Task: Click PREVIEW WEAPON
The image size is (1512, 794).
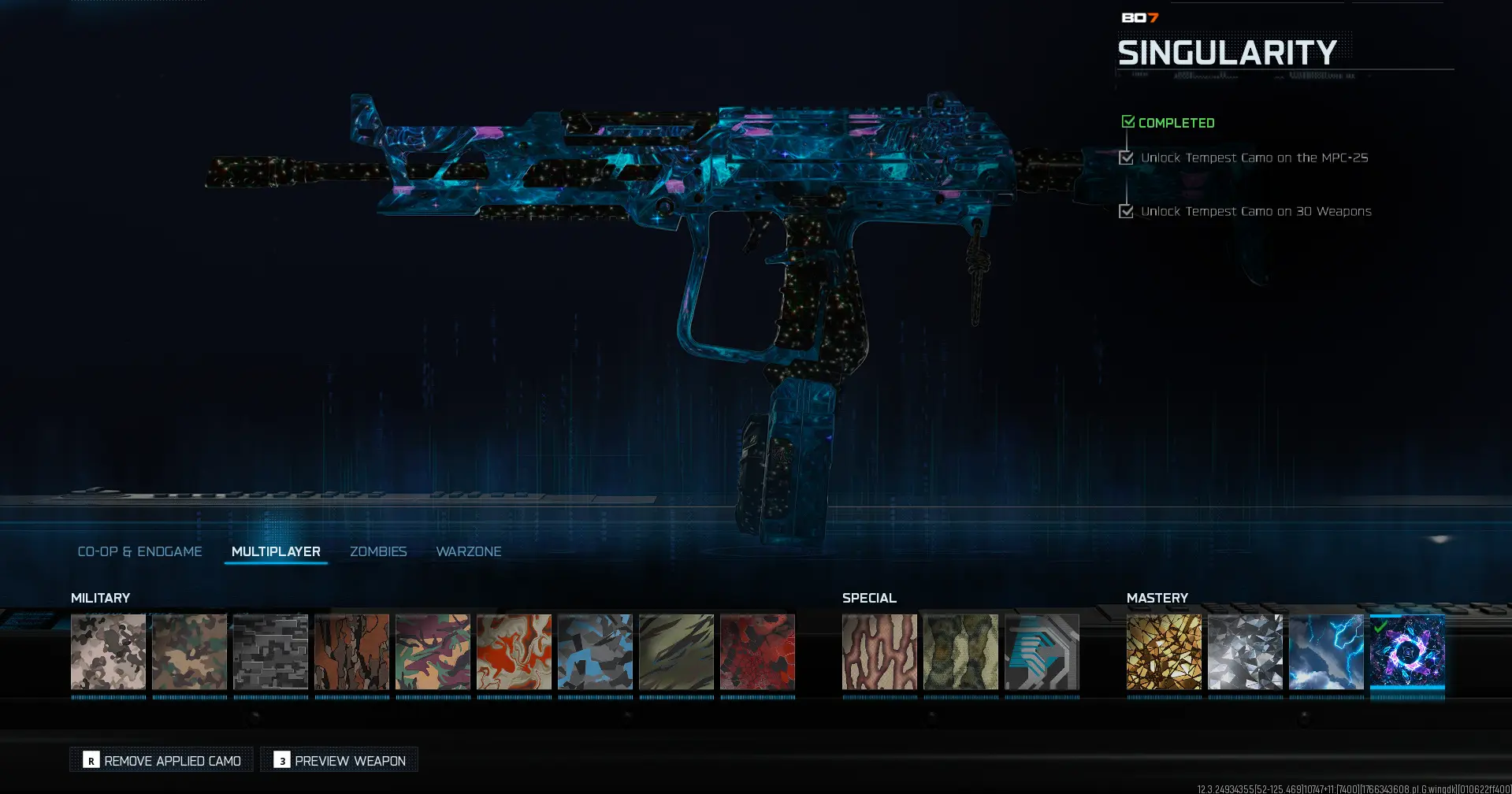Action: tap(339, 759)
